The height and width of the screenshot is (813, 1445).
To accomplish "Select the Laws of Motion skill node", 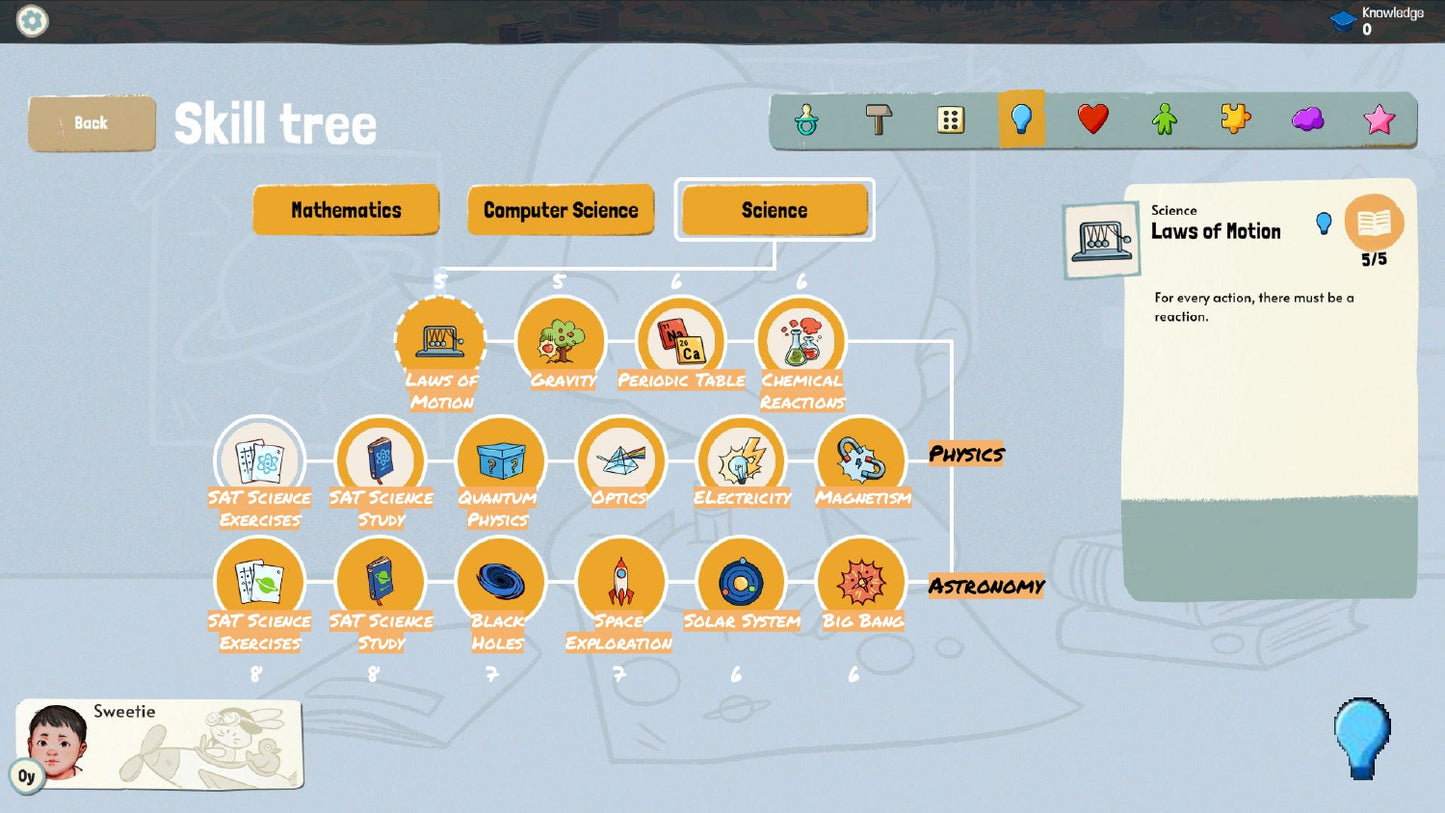I will coord(440,342).
